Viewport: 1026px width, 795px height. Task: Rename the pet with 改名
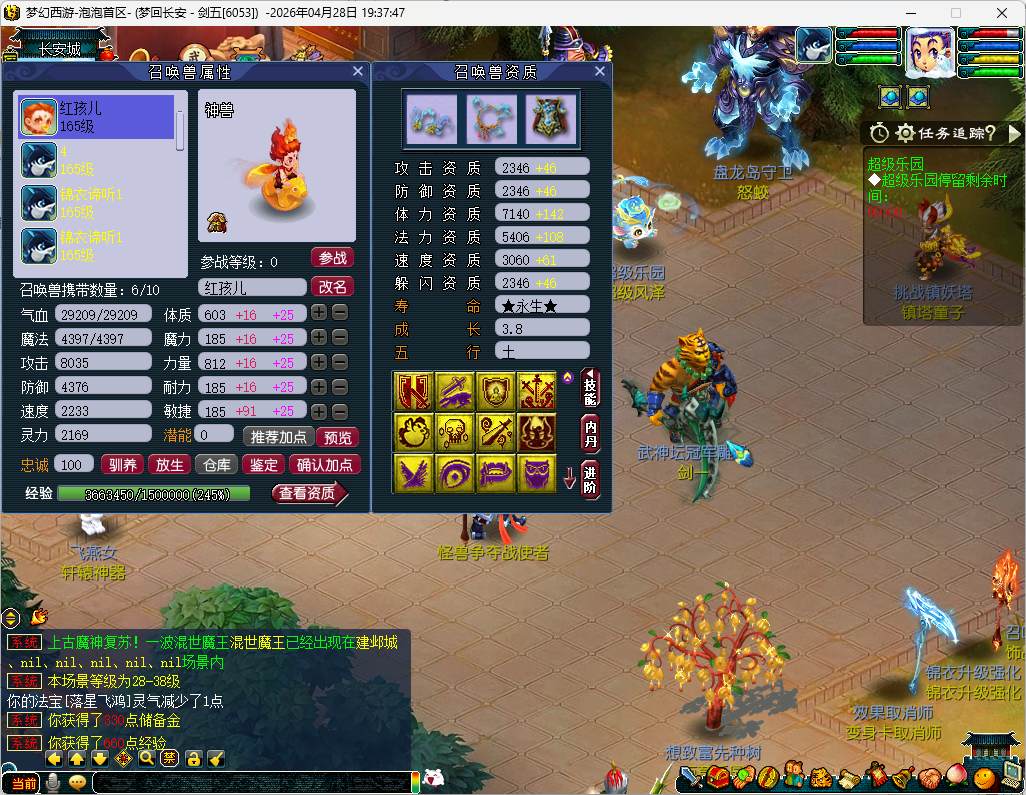(x=332, y=286)
